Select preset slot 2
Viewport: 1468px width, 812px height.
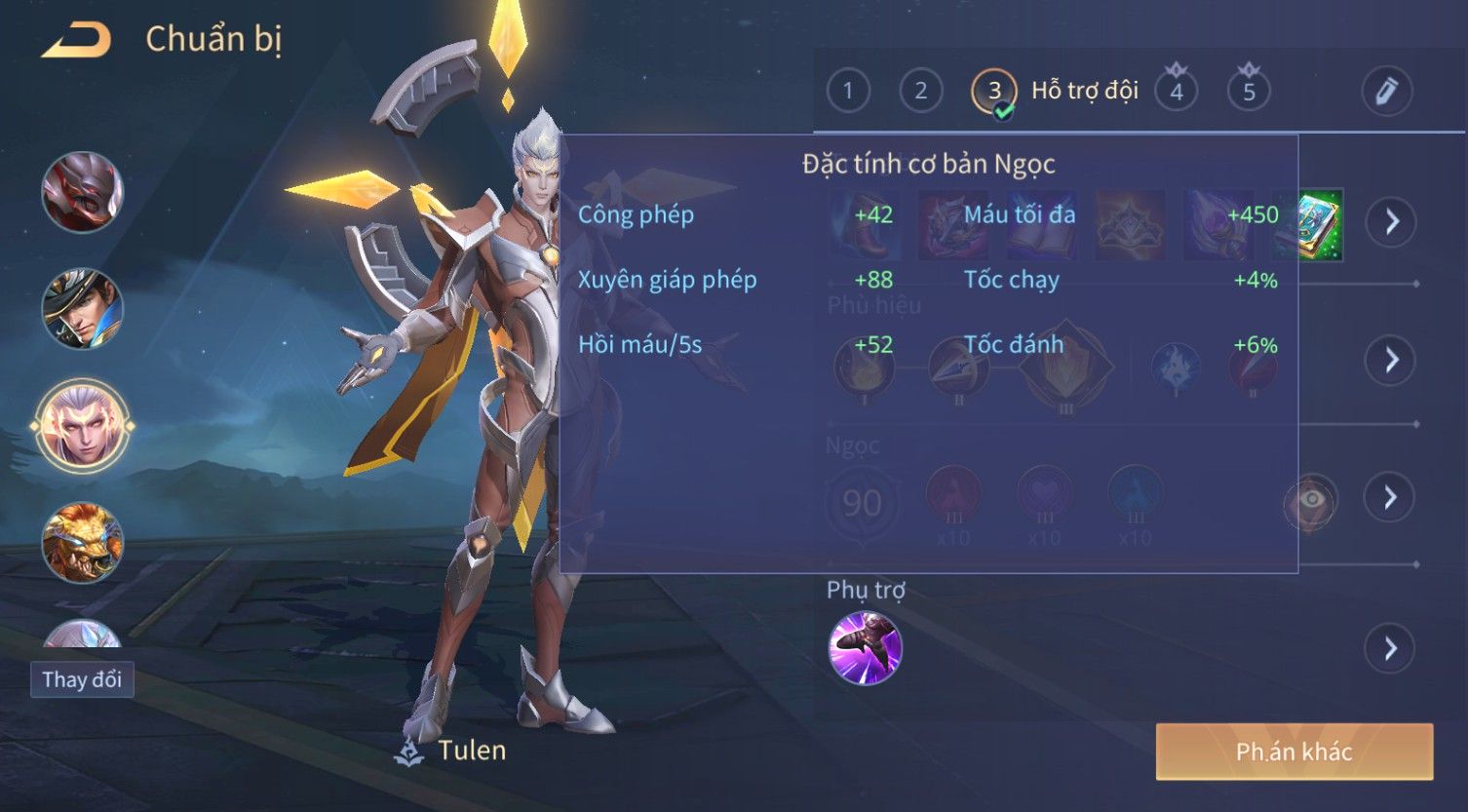click(920, 92)
